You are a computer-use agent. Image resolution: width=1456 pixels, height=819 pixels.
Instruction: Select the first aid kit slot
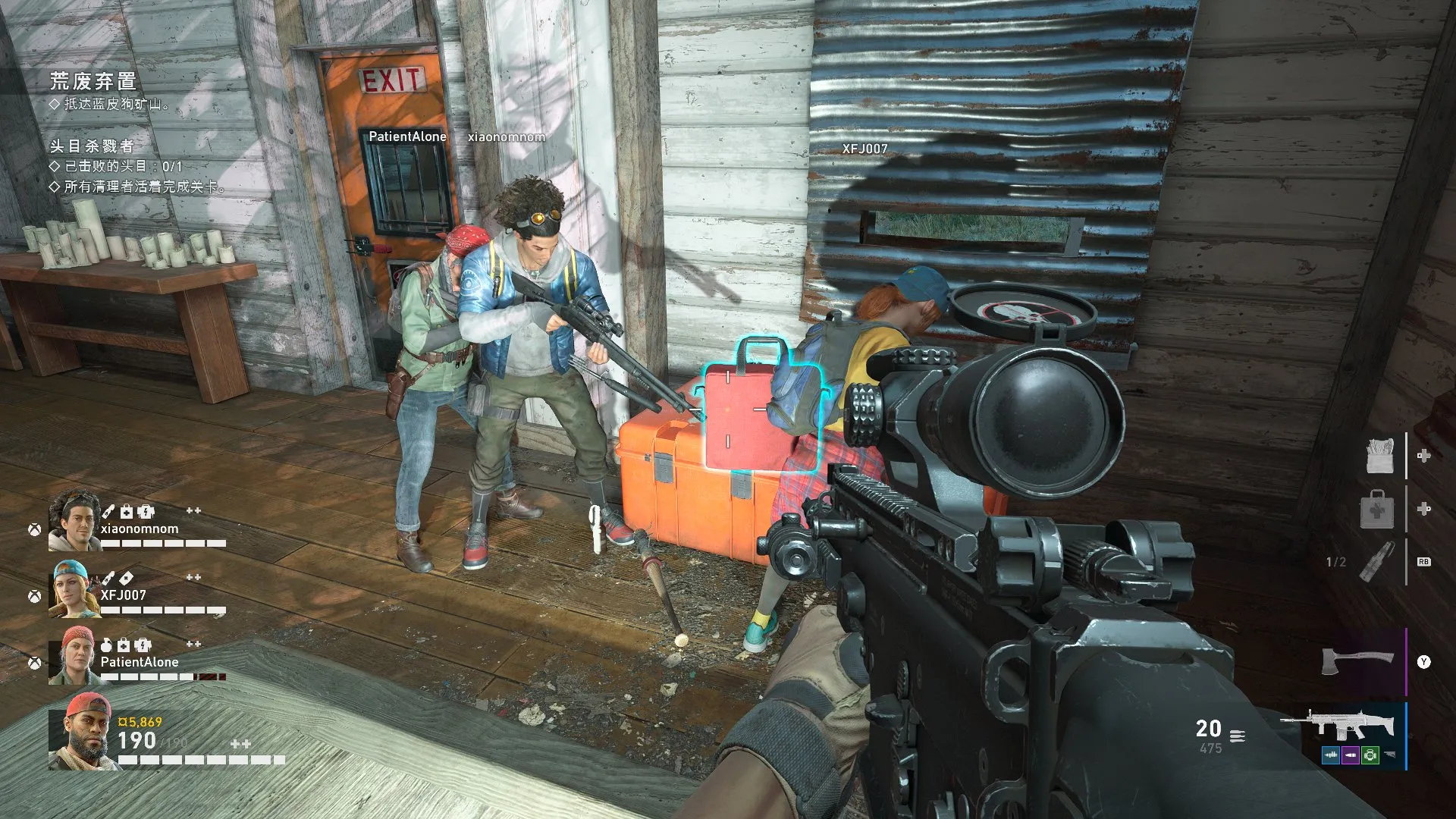(x=1378, y=509)
